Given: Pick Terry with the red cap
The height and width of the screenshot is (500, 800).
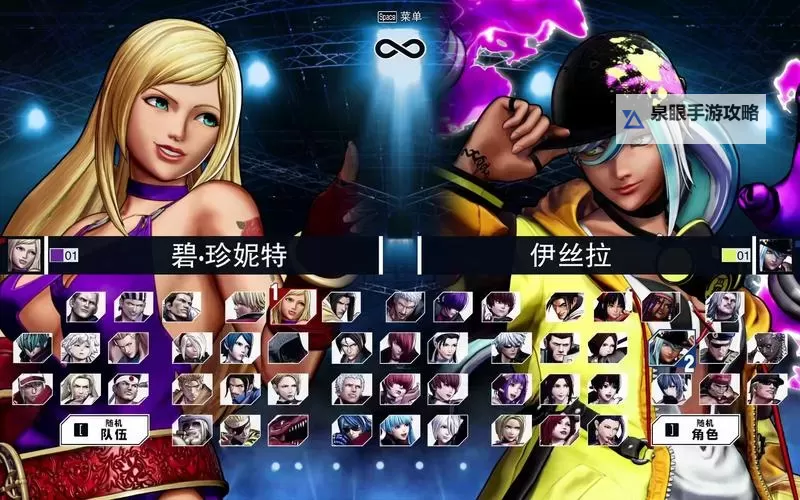Looking at the screenshot, I should click(x=36, y=389).
